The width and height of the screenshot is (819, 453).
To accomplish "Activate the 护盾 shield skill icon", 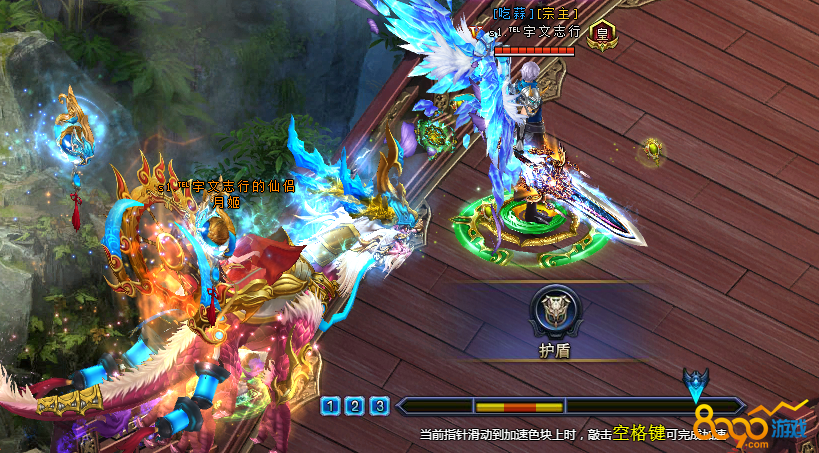I will point(553,312).
